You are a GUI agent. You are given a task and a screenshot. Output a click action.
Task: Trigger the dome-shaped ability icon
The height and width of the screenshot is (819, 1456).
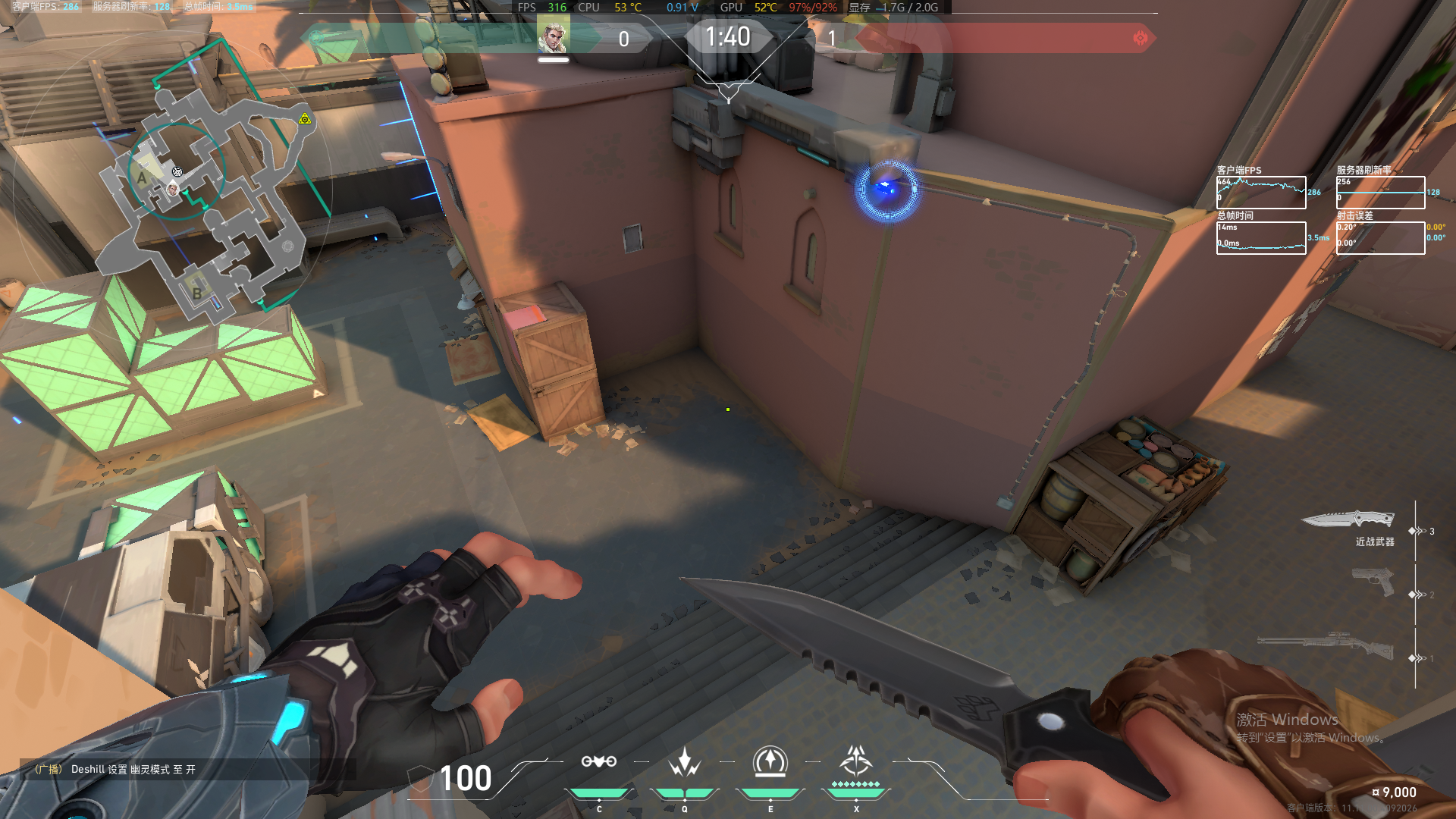[770, 761]
